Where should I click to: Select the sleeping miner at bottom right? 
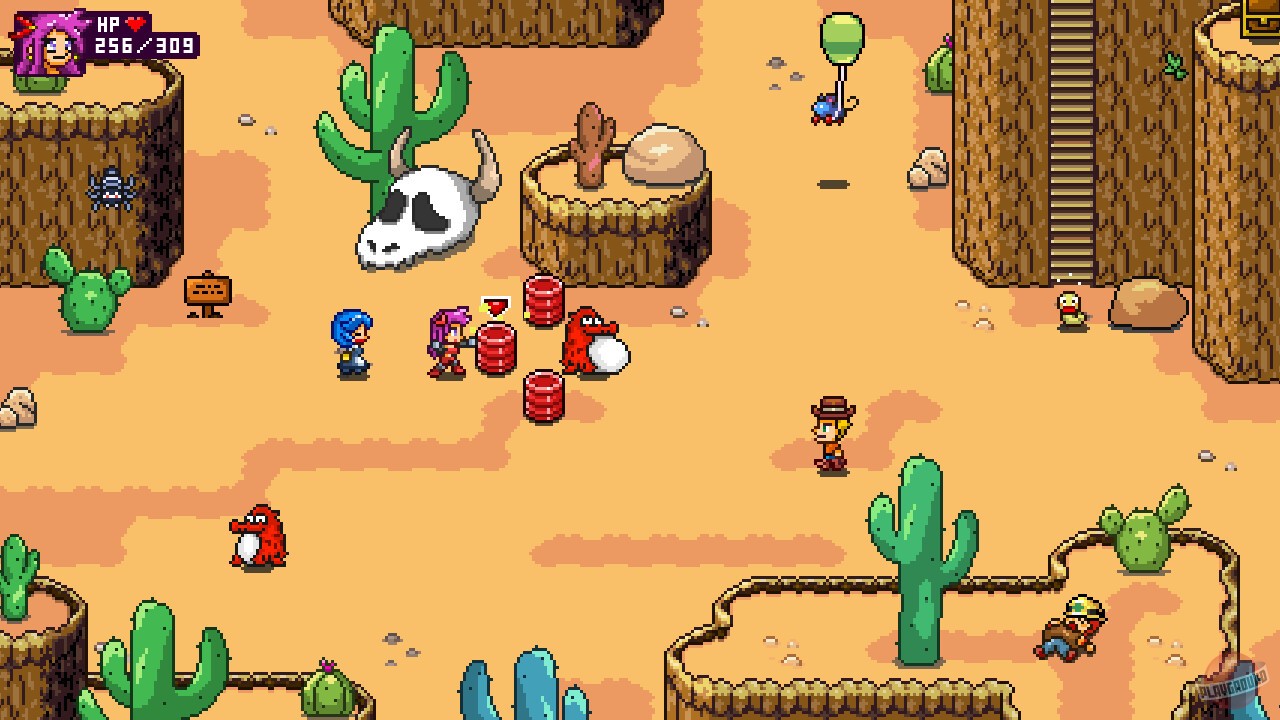1071,625
